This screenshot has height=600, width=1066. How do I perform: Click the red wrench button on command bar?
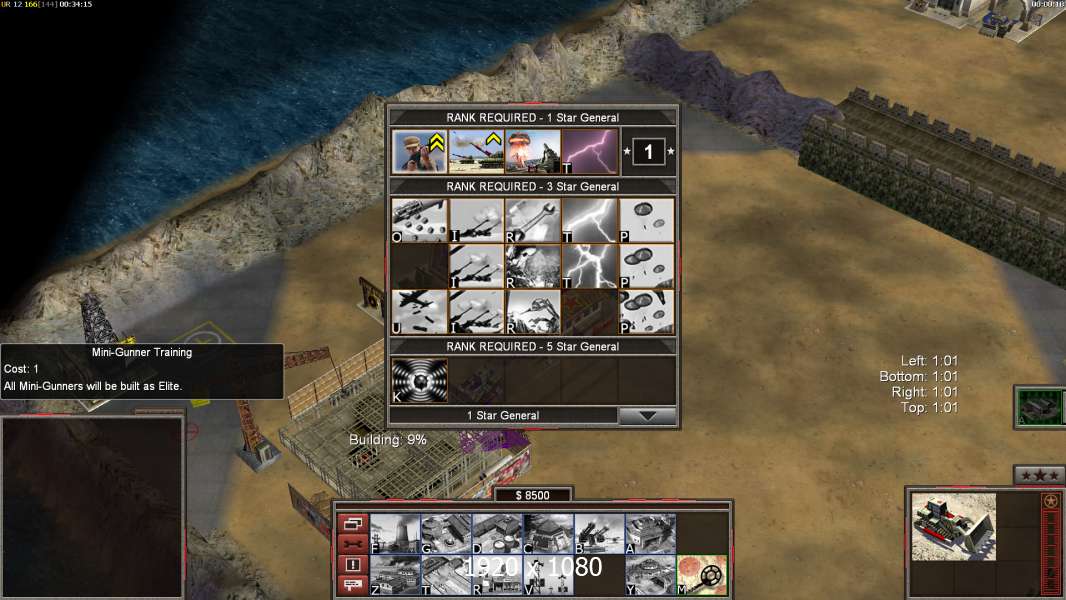(352, 543)
